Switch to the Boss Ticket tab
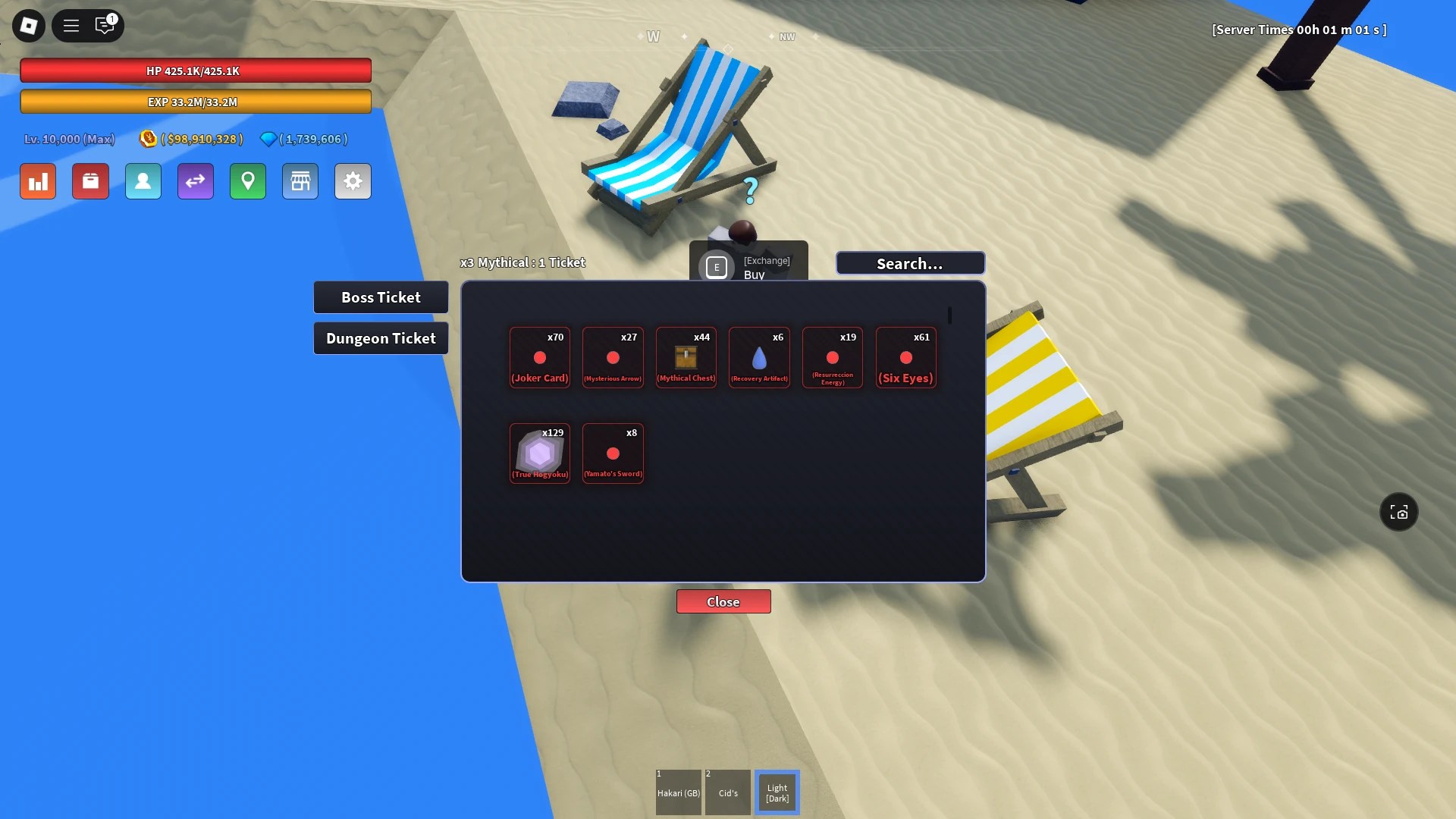The height and width of the screenshot is (819, 1456). pos(381,297)
